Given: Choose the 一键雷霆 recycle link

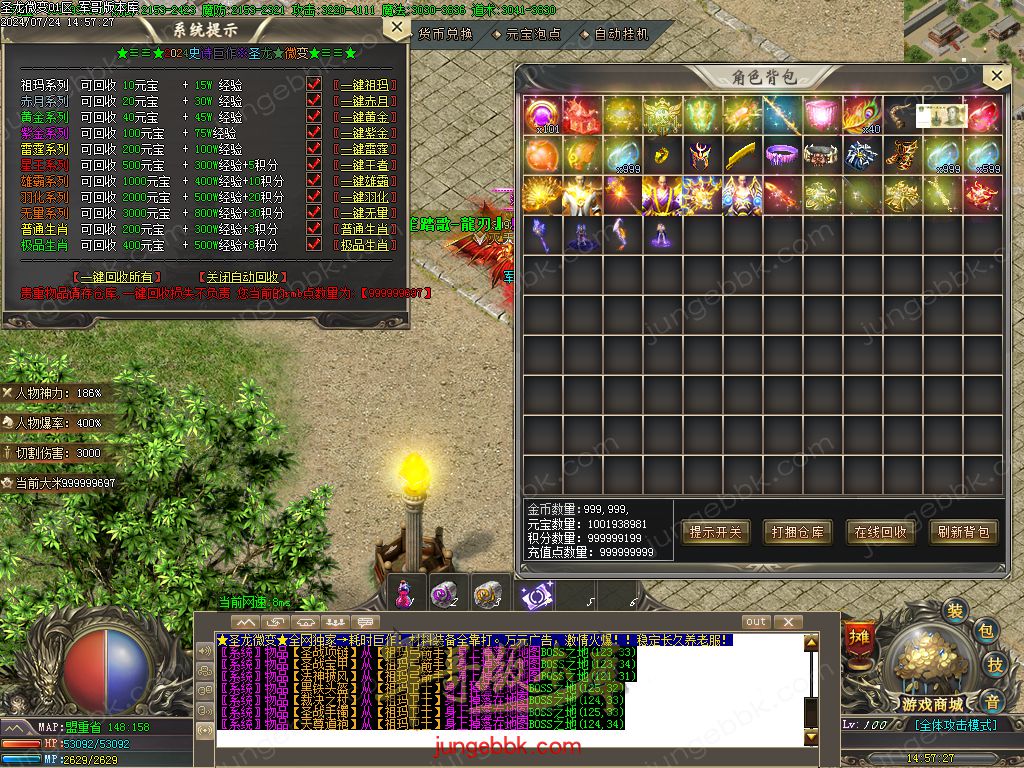Looking at the screenshot, I should [364, 149].
